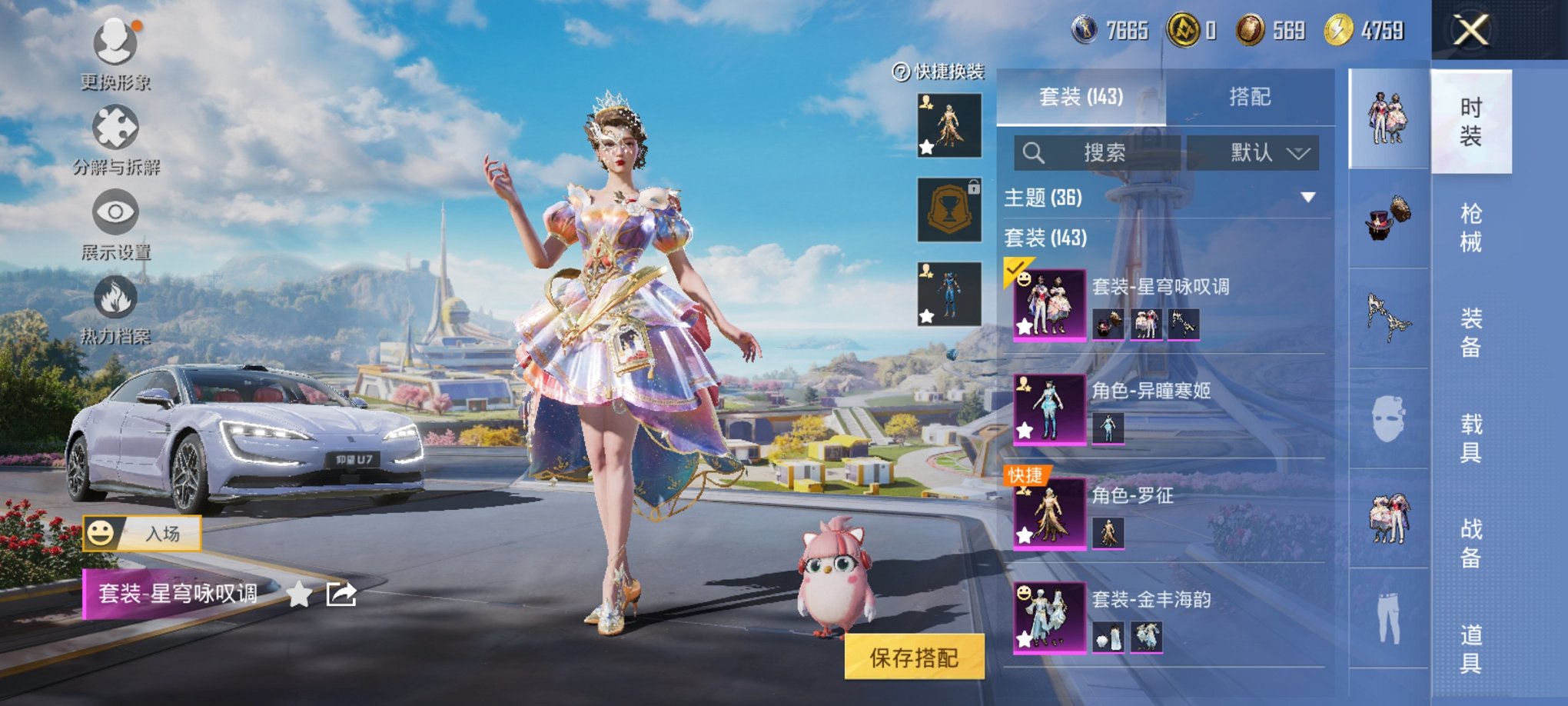Close the wardrobe with the X button
The height and width of the screenshot is (706, 1568).
click(1470, 32)
